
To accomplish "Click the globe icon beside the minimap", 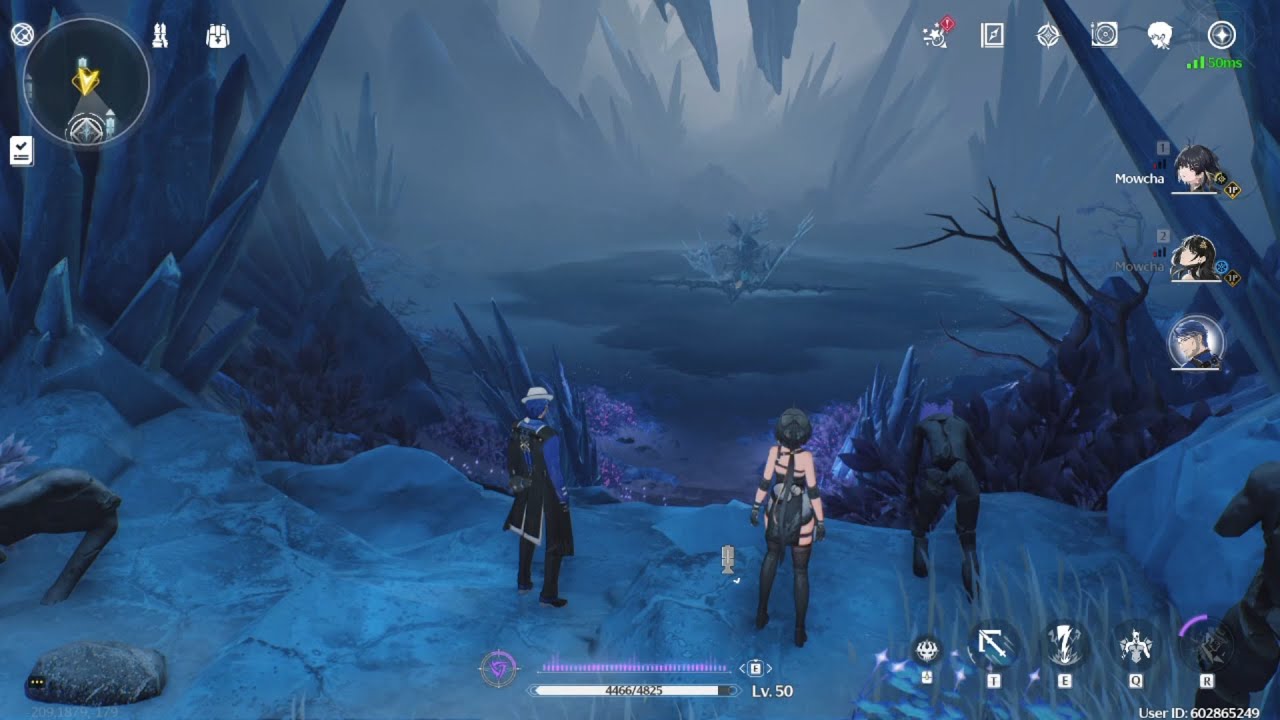I will 22,35.
